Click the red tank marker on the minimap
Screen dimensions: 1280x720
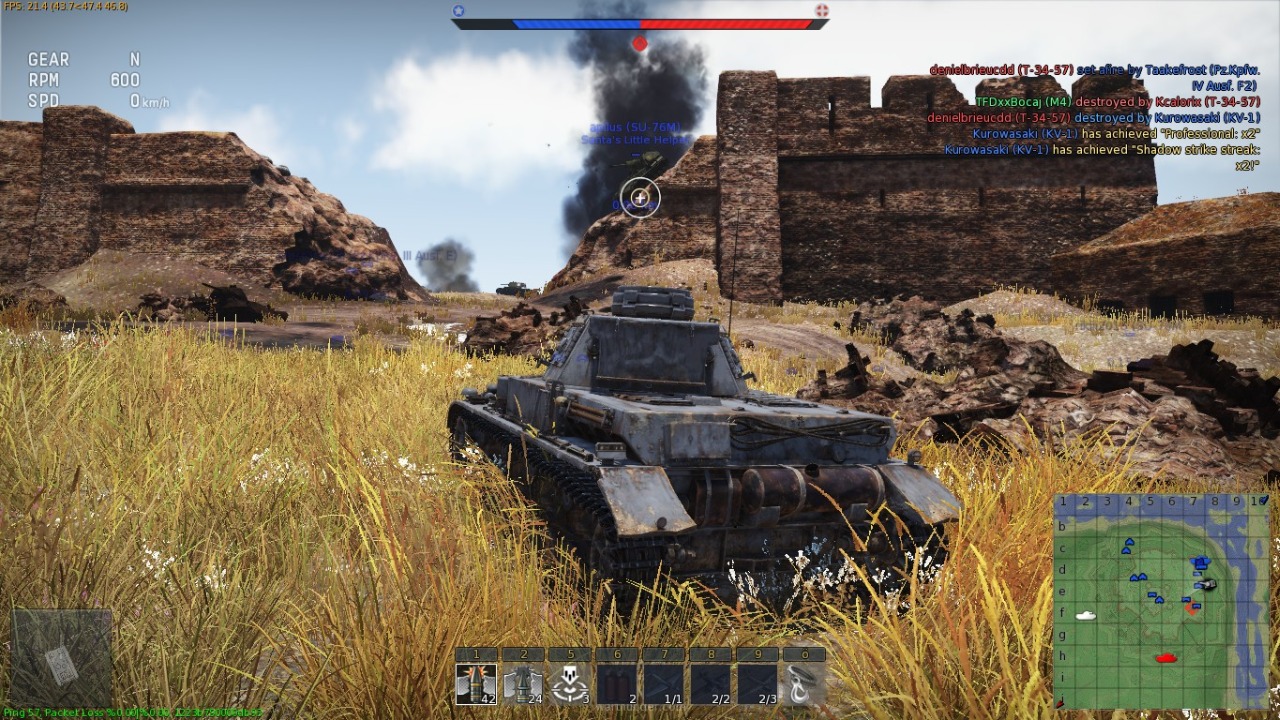(x=1165, y=658)
